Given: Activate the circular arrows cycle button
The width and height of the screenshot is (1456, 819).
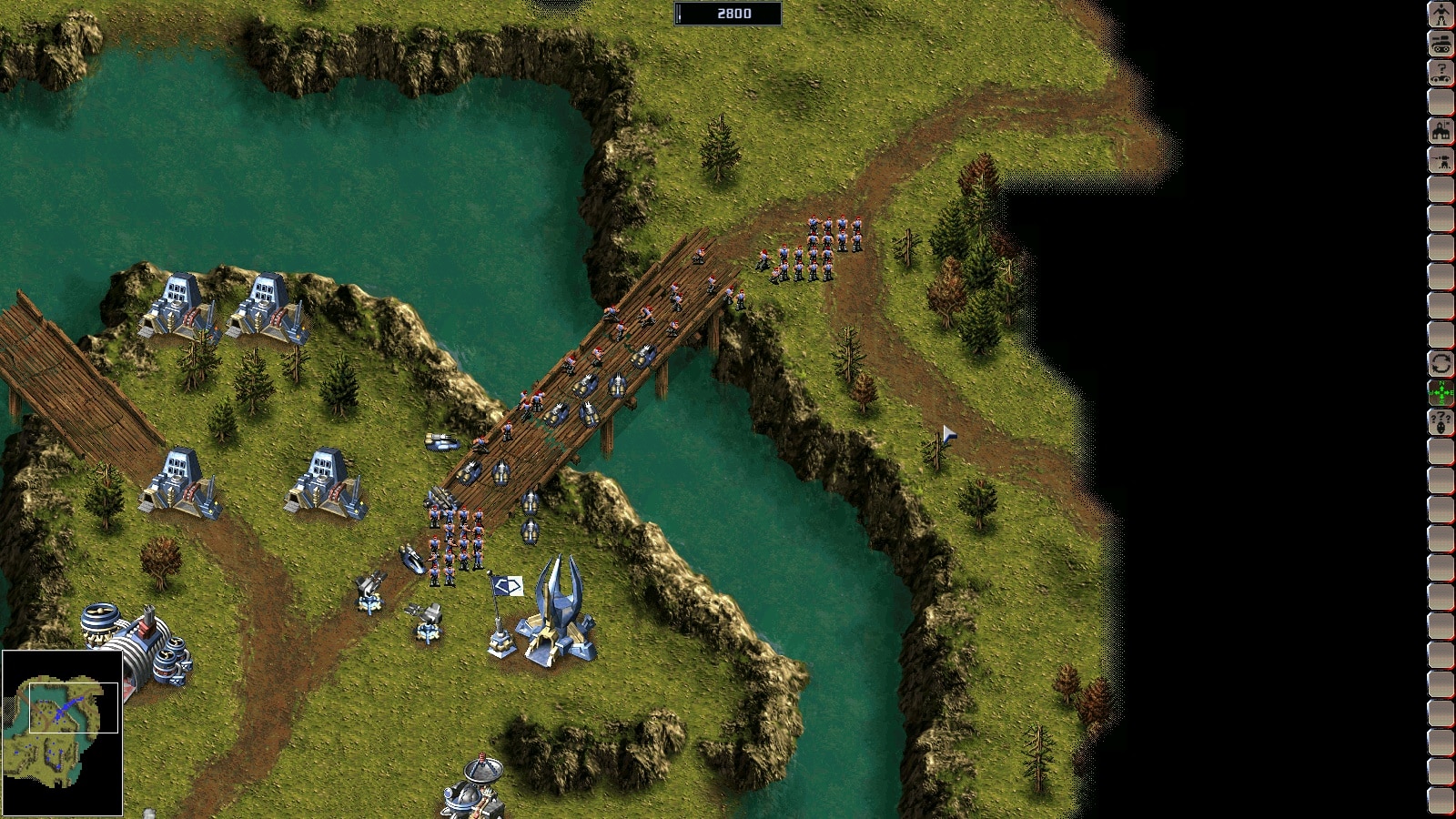Looking at the screenshot, I should tap(1441, 364).
